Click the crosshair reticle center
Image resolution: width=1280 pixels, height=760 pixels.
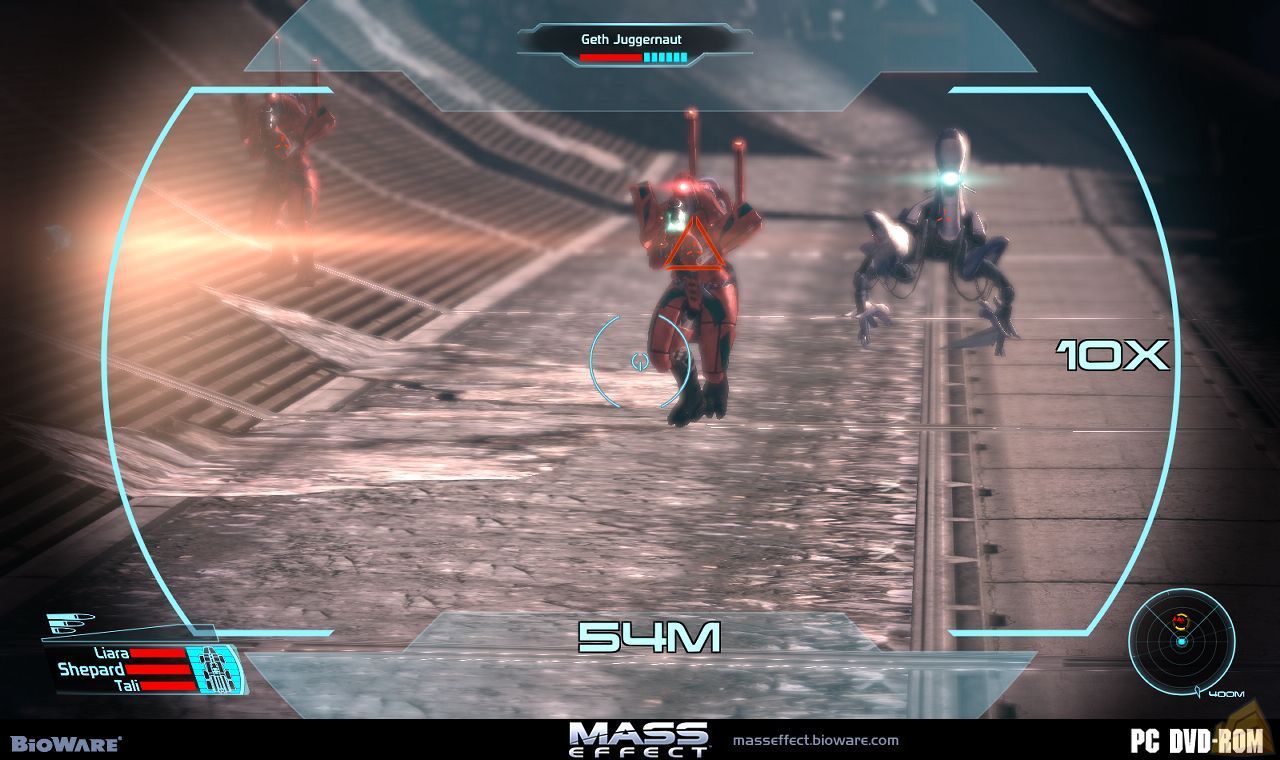640,361
